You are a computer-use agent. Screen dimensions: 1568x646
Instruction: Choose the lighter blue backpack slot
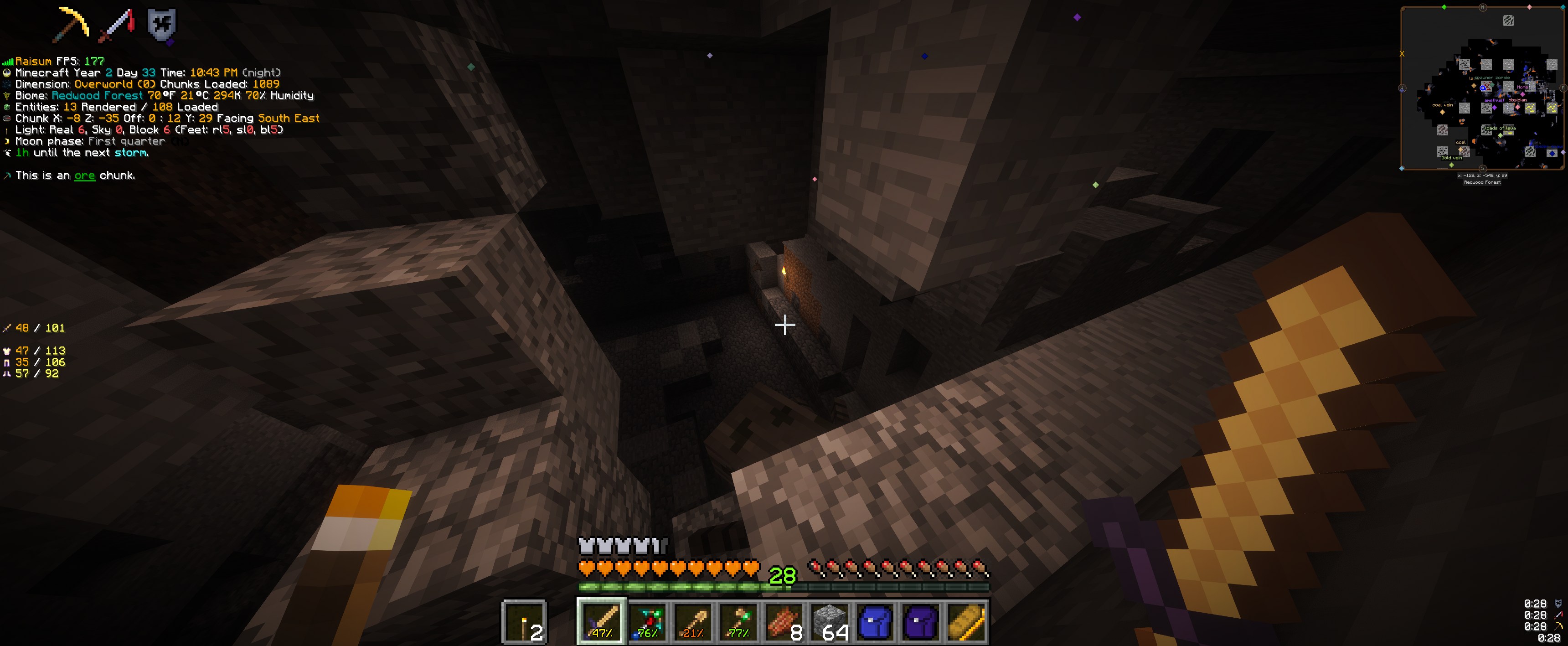pos(875,621)
